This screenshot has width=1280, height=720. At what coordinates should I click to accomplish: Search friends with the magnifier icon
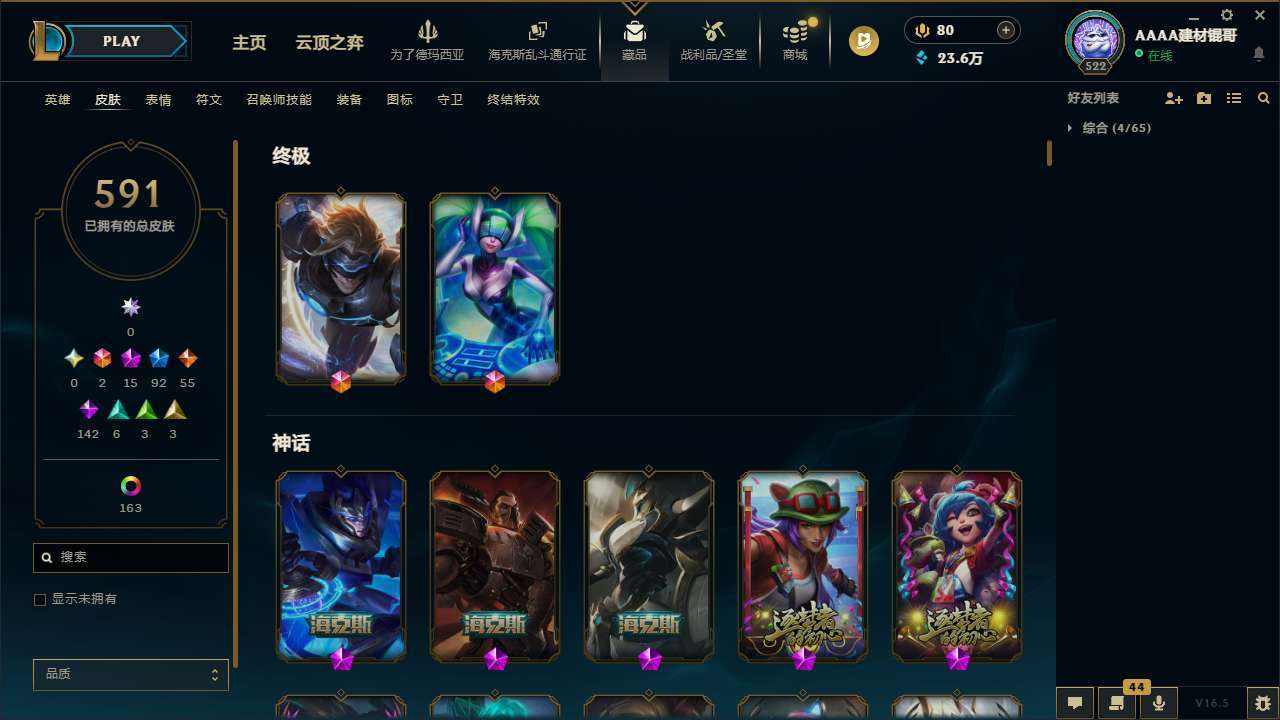point(1264,98)
